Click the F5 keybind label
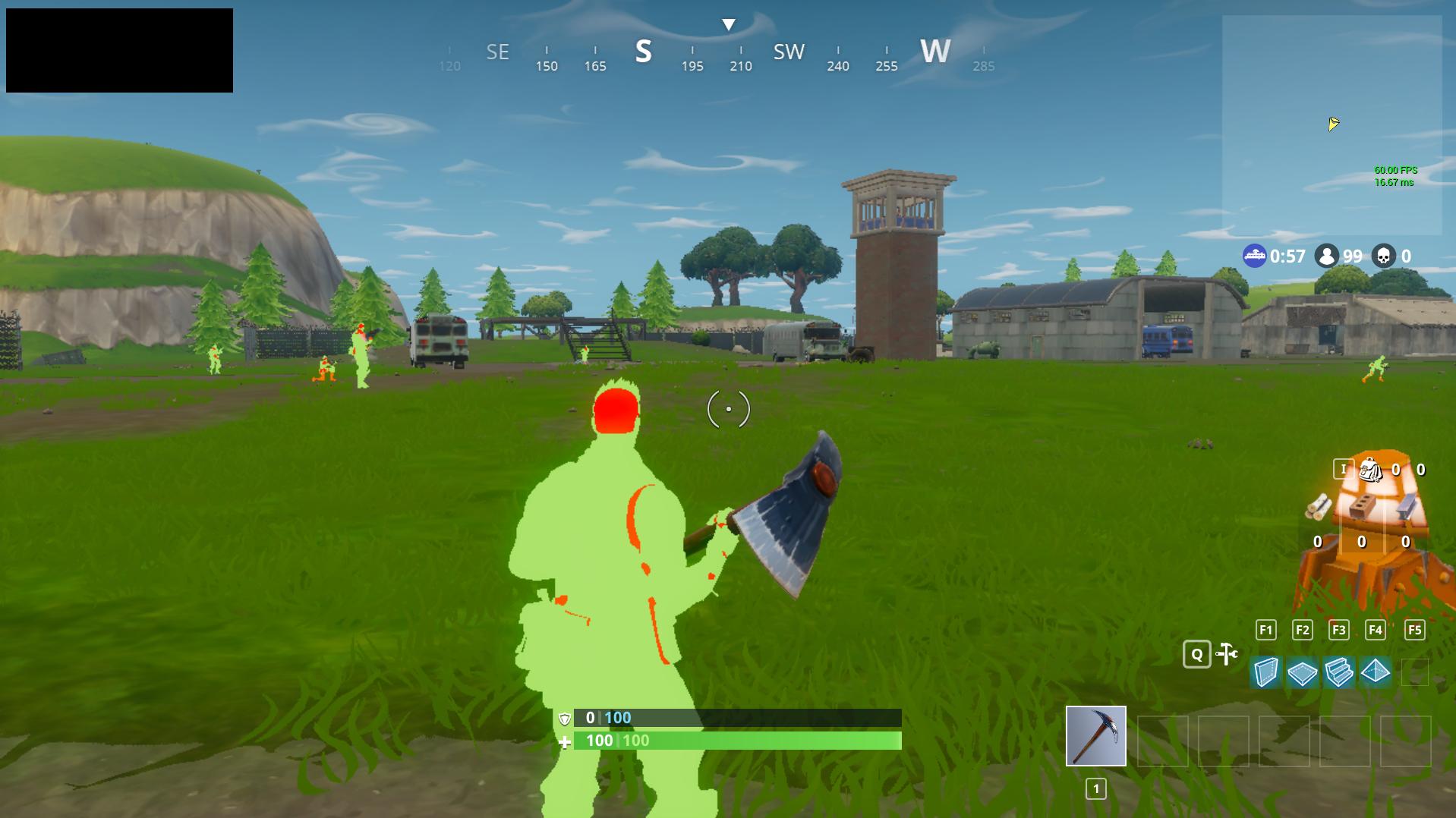 pos(1414,629)
